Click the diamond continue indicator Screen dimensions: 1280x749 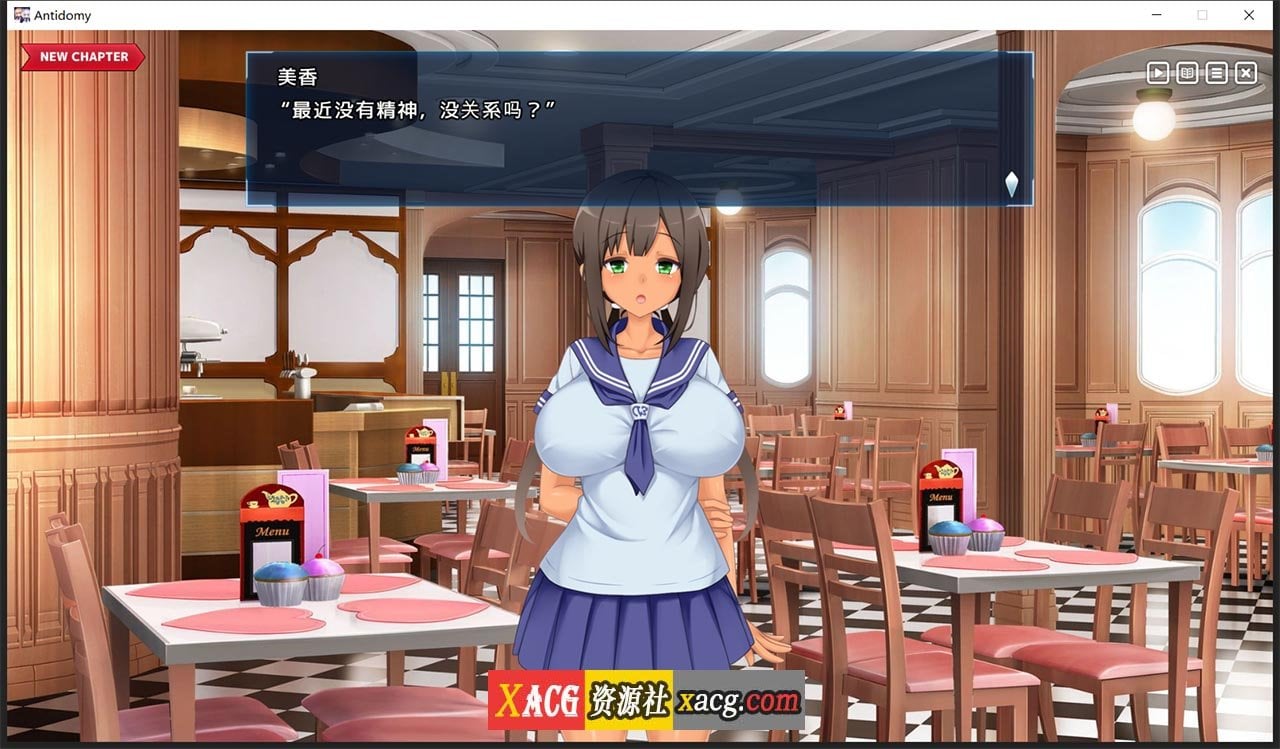[x=1010, y=185]
